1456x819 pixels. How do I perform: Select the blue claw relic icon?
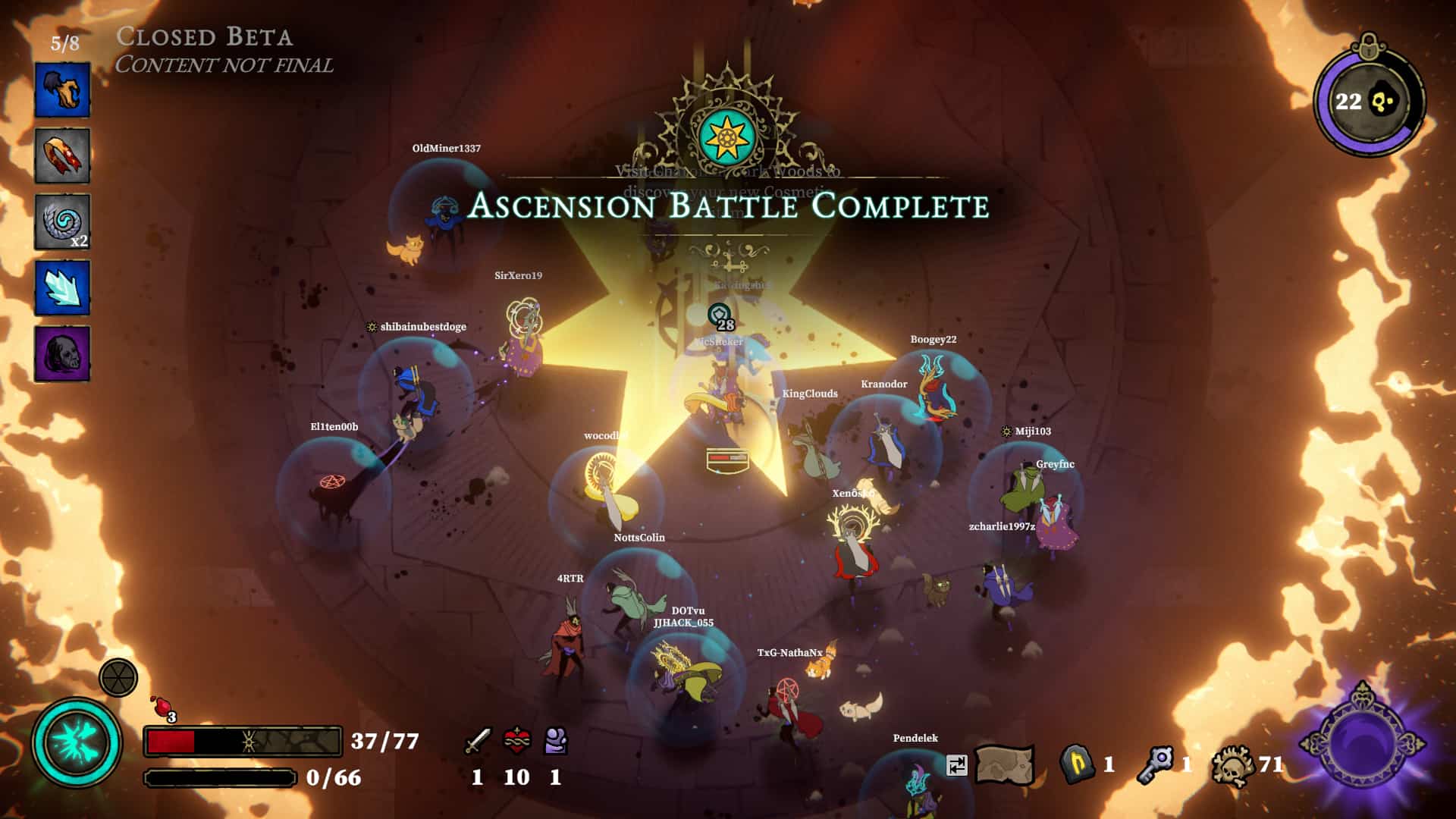pyautogui.click(x=62, y=90)
